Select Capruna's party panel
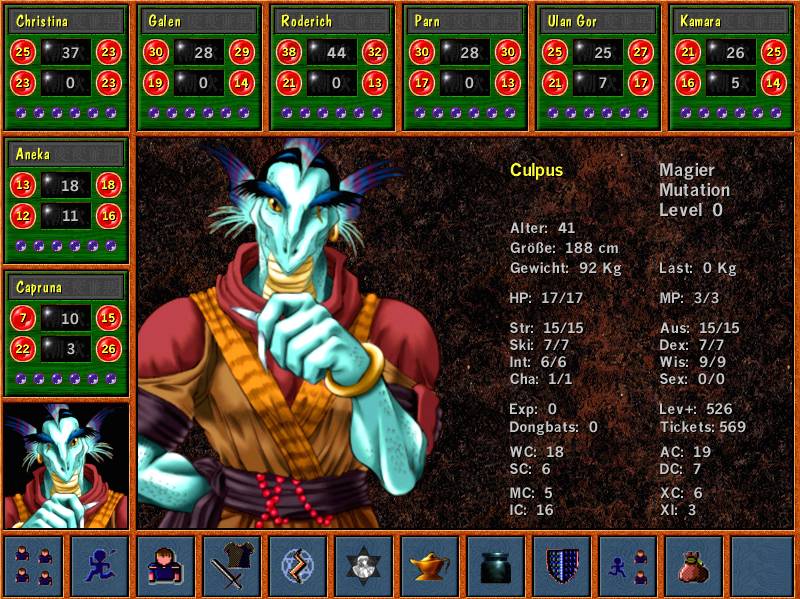Screen dimensions: 800x599 [x=67, y=333]
